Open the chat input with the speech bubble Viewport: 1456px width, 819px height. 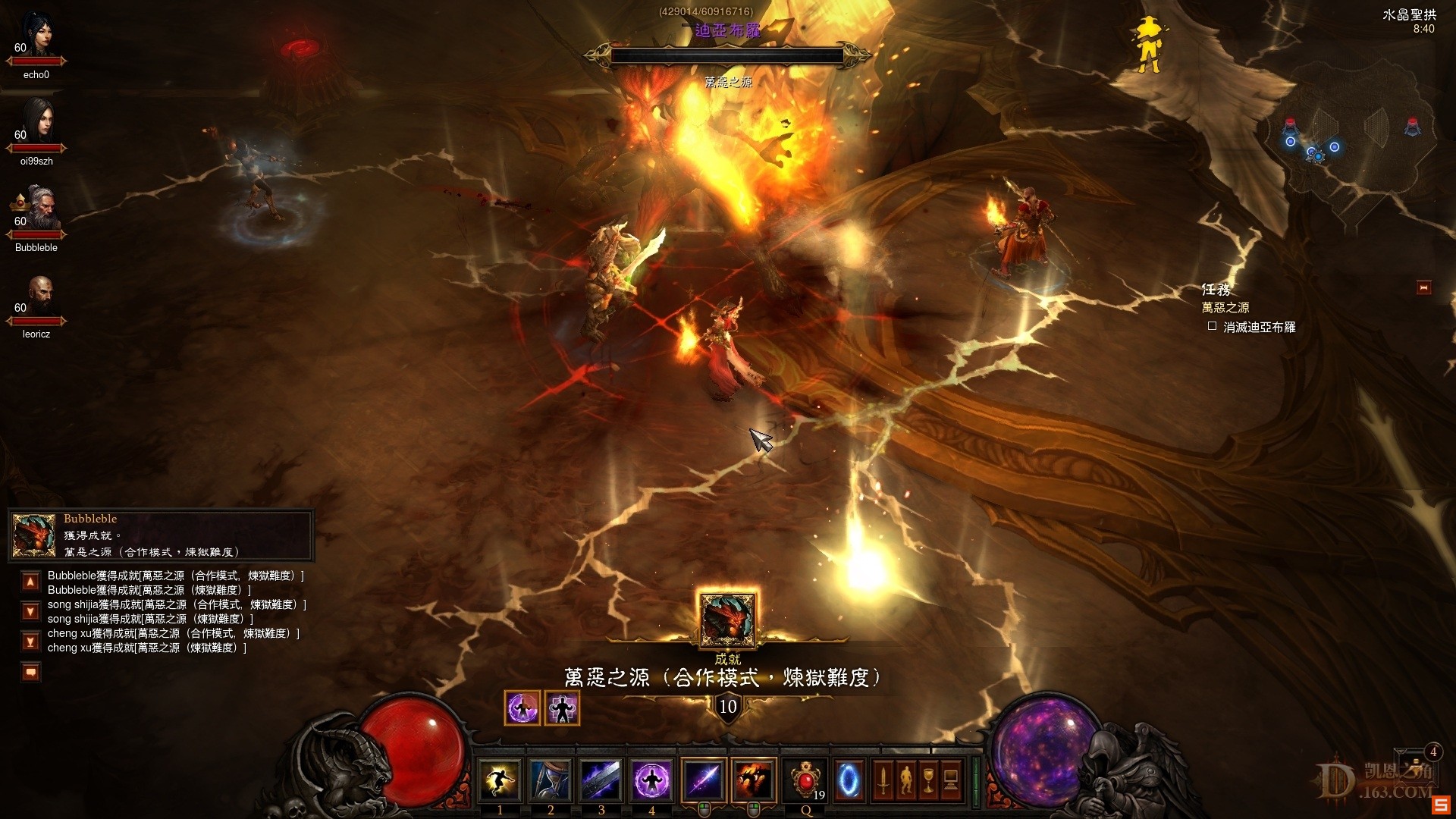click(30, 672)
